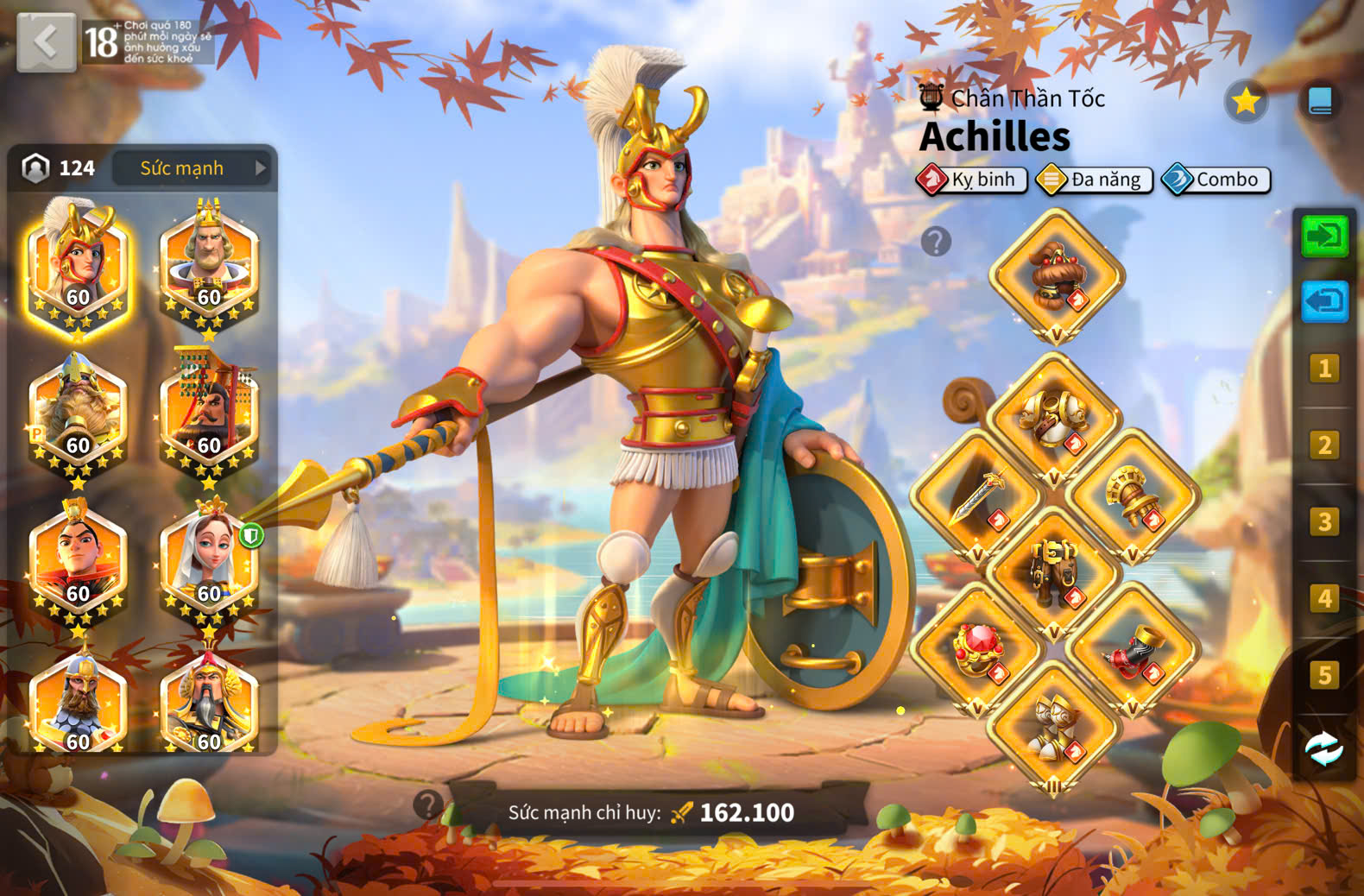Click the blue unequip arrow button
This screenshot has width=1364, height=896.
tap(1324, 301)
